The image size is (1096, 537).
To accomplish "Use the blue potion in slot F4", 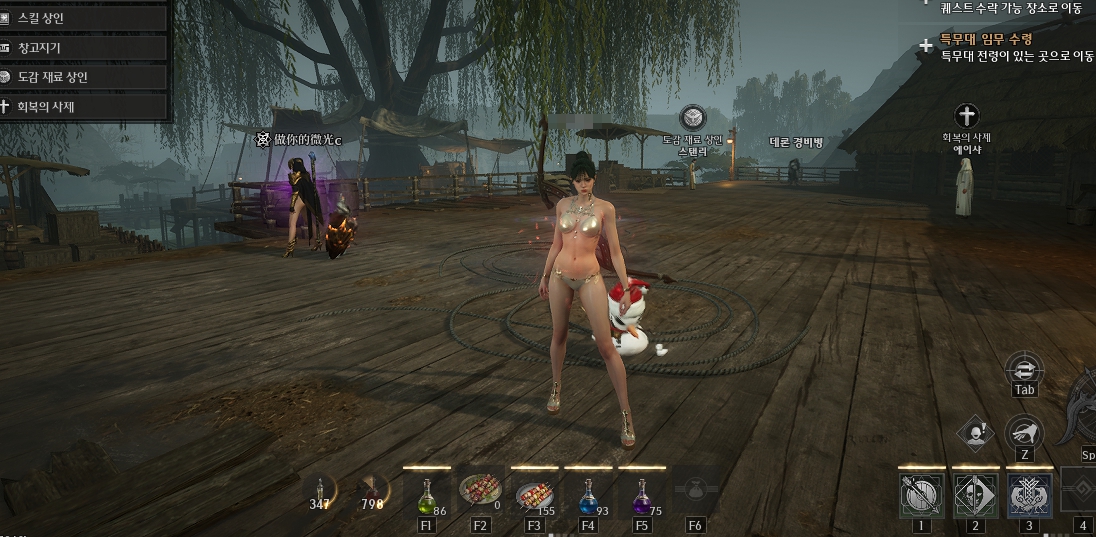I will tap(587, 494).
